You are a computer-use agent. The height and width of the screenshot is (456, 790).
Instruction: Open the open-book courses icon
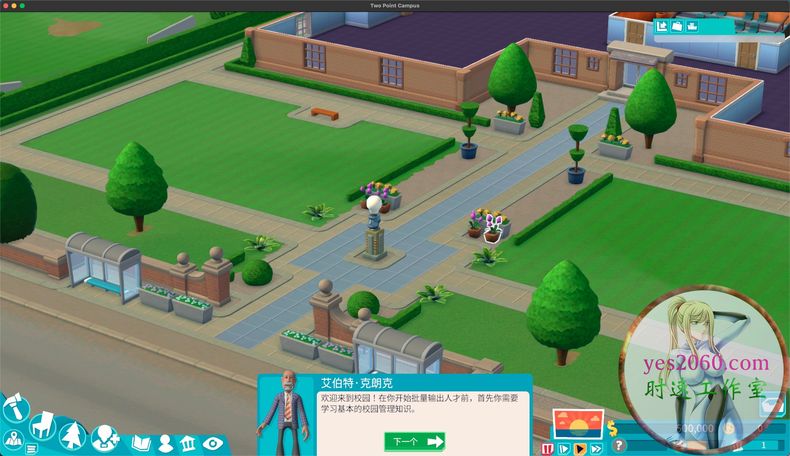click(140, 442)
